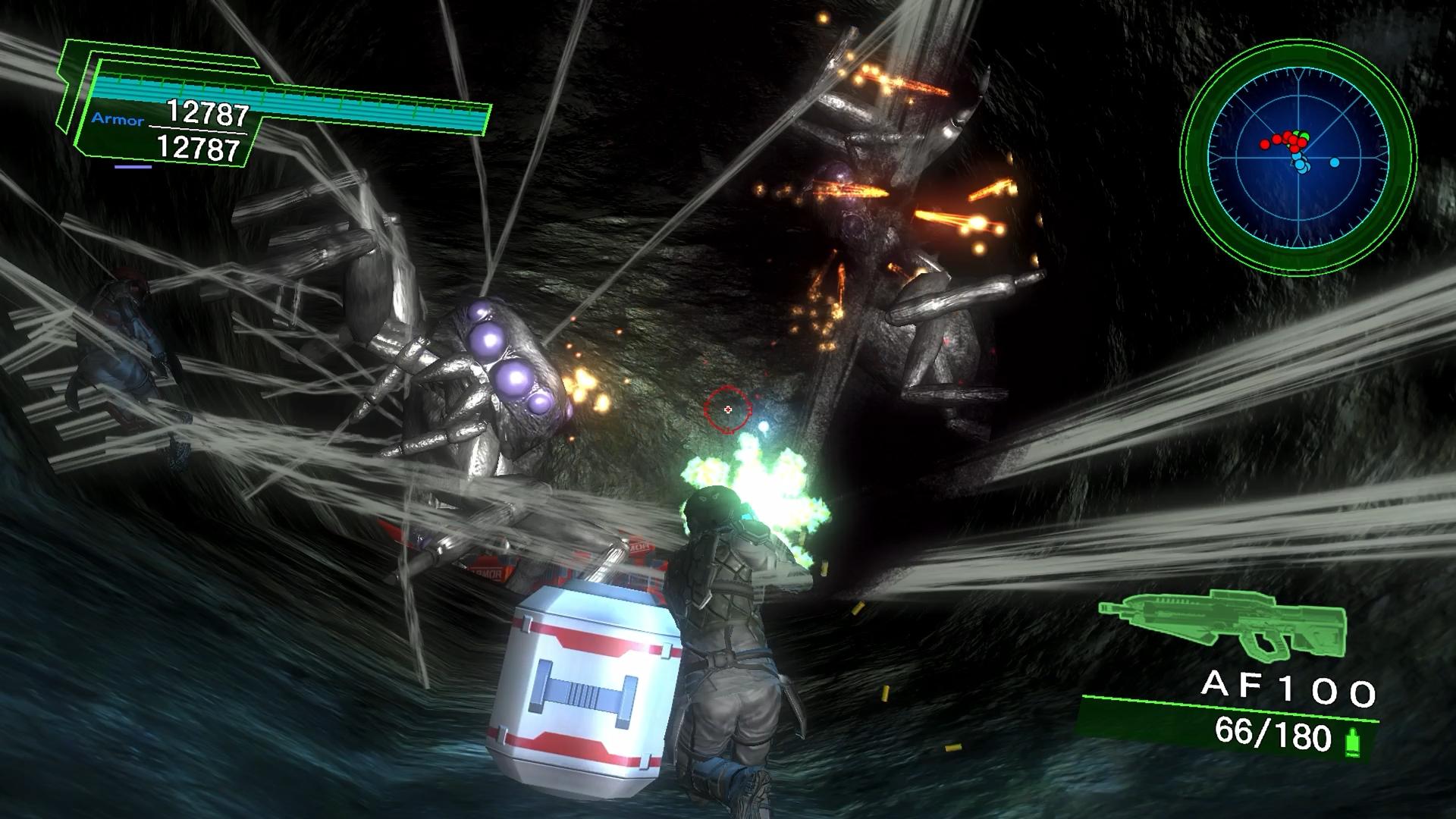Select the green AF100 rifle icon
Screen dimensions: 1456x819
tap(1222, 623)
